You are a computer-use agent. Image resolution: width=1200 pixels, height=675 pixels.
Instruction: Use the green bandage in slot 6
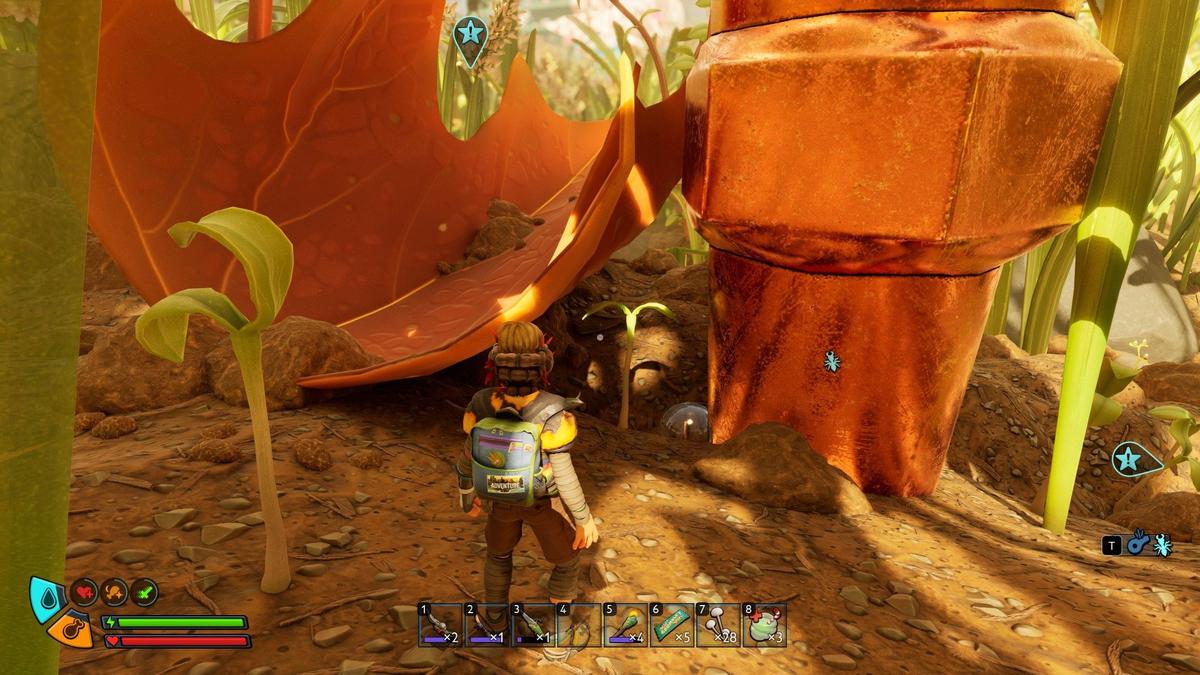(672, 625)
